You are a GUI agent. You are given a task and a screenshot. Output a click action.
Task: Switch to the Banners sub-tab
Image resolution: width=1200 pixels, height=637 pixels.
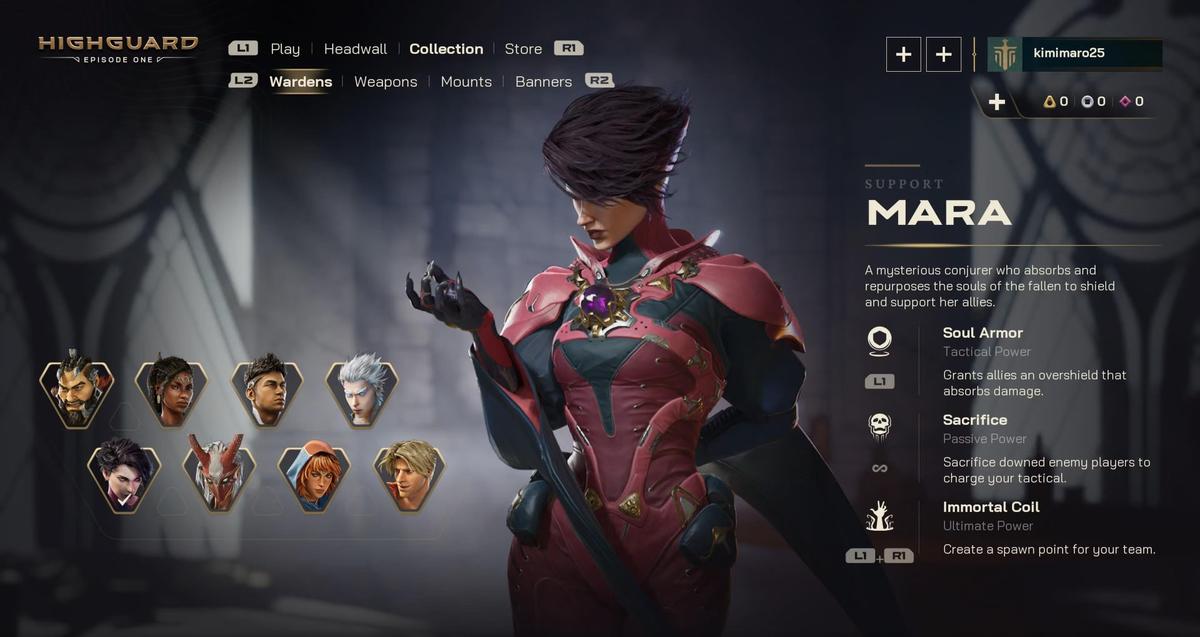pos(543,82)
